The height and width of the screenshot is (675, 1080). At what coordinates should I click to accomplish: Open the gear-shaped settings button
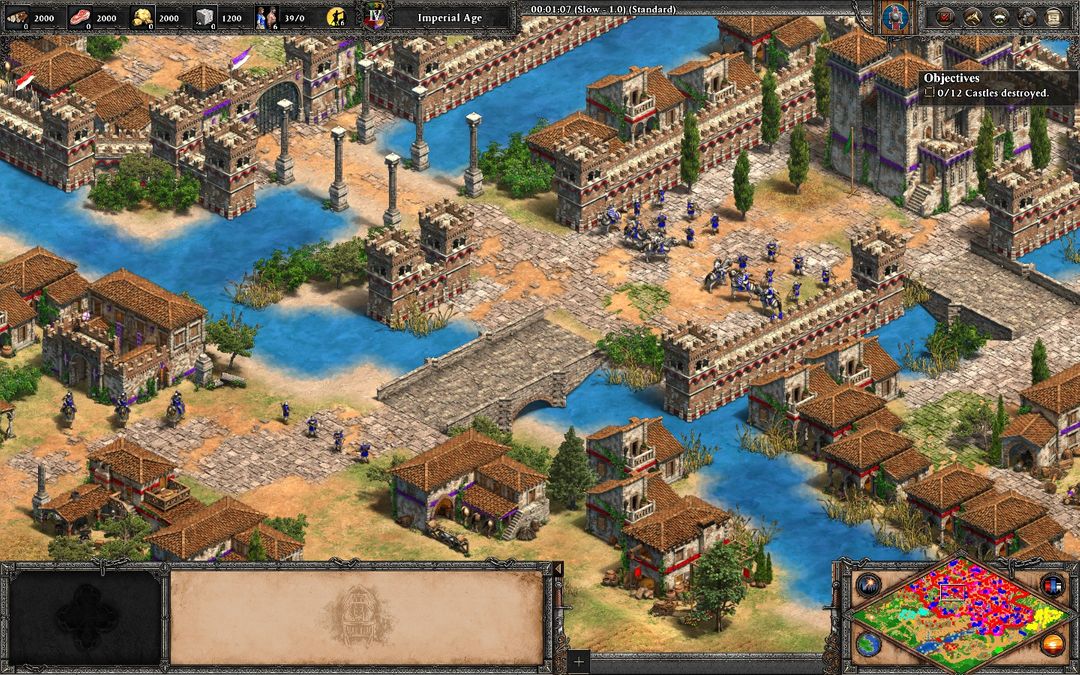pos(1026,16)
